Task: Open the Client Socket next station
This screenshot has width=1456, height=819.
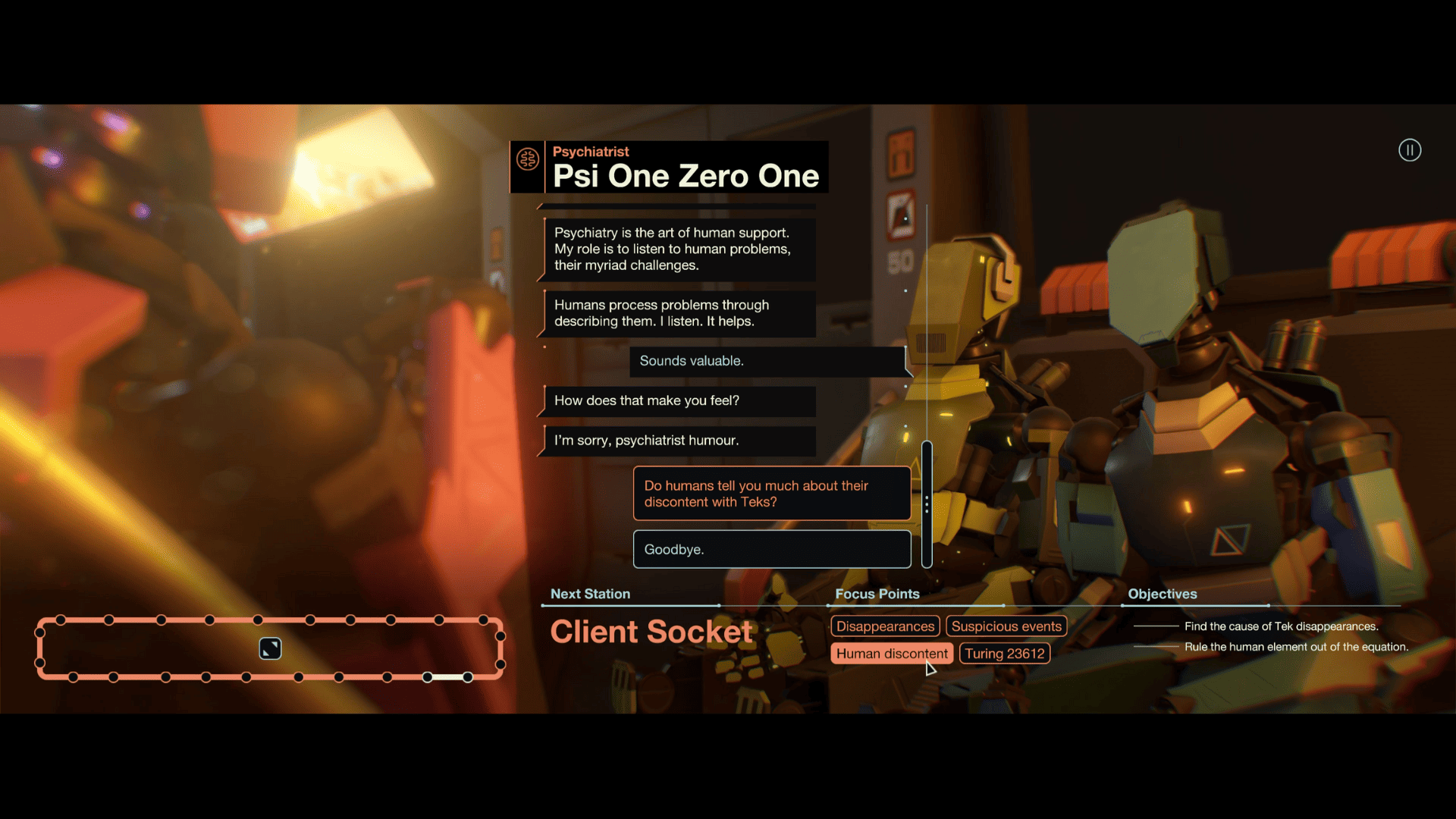Action: coord(651,632)
